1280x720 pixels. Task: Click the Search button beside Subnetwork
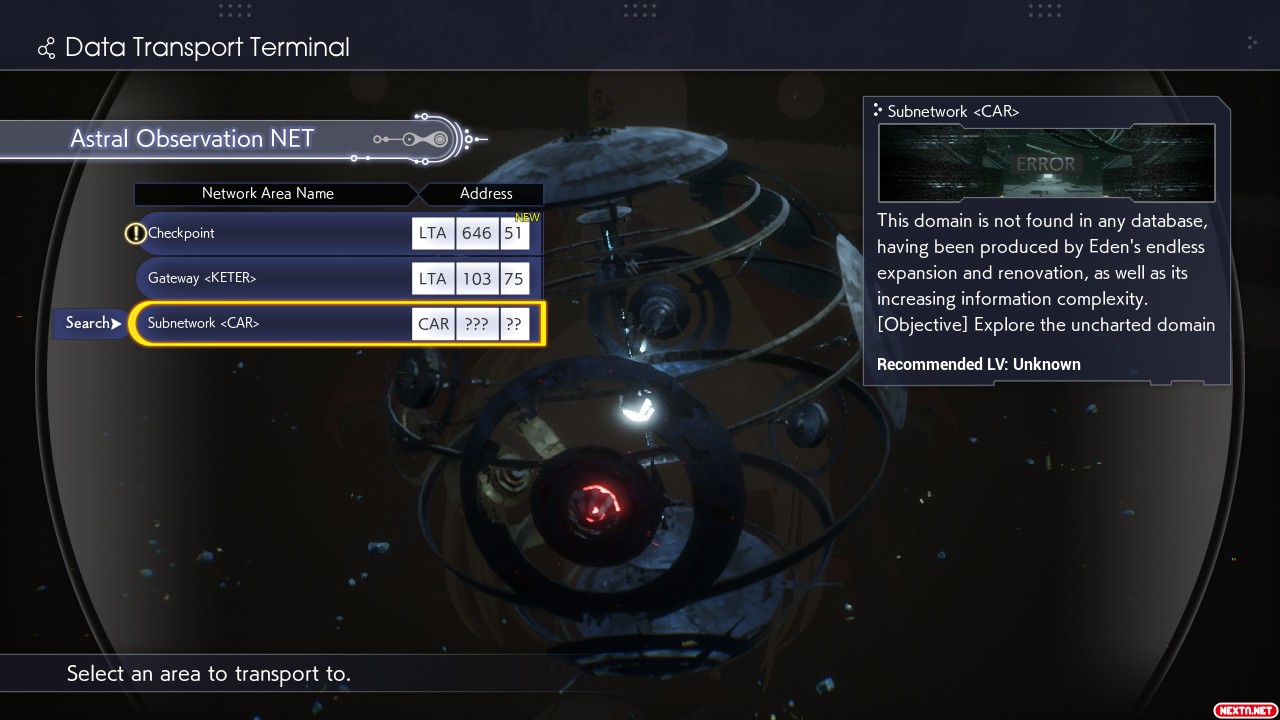(91, 323)
